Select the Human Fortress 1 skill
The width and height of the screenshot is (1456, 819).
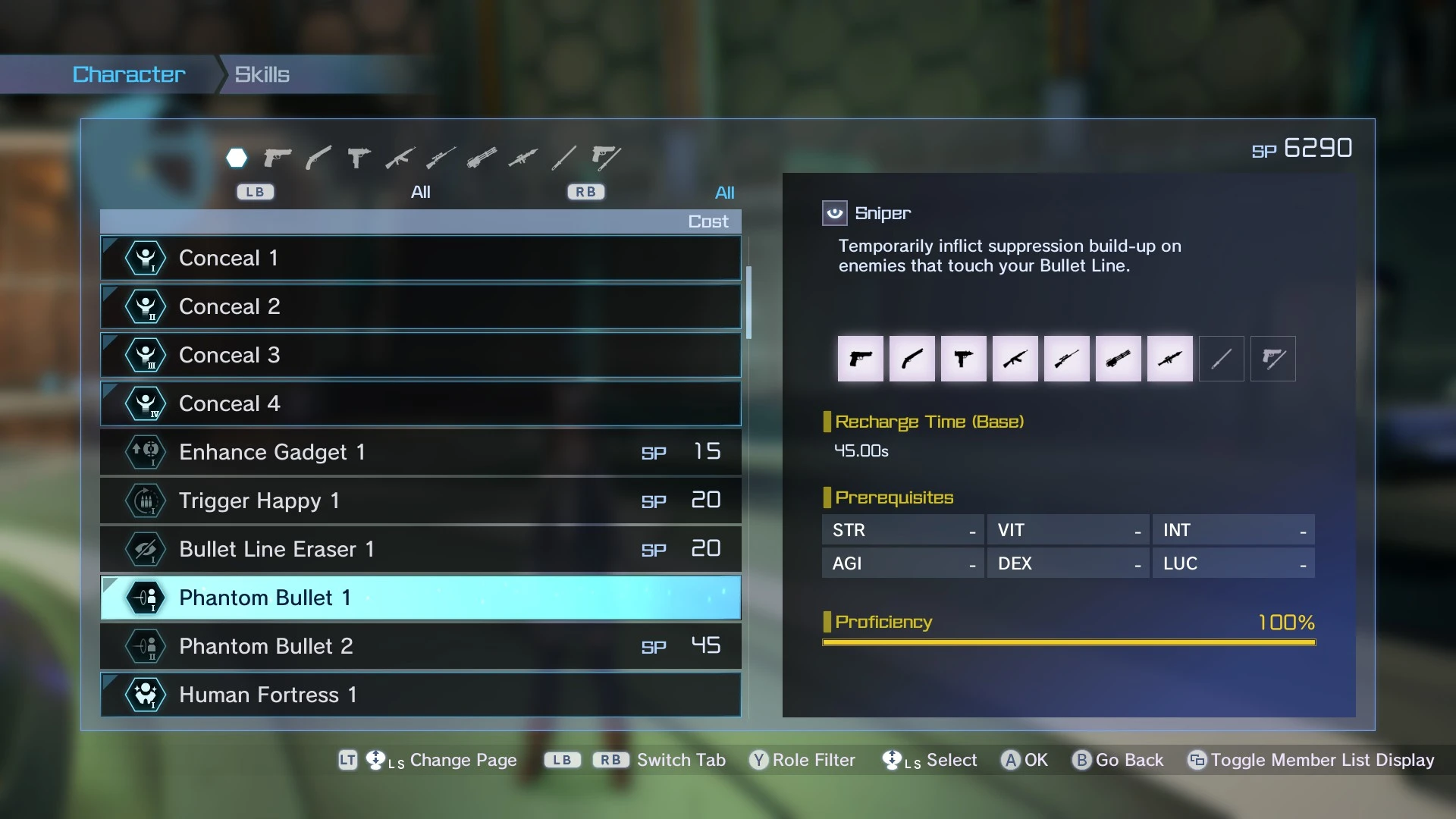[420, 695]
